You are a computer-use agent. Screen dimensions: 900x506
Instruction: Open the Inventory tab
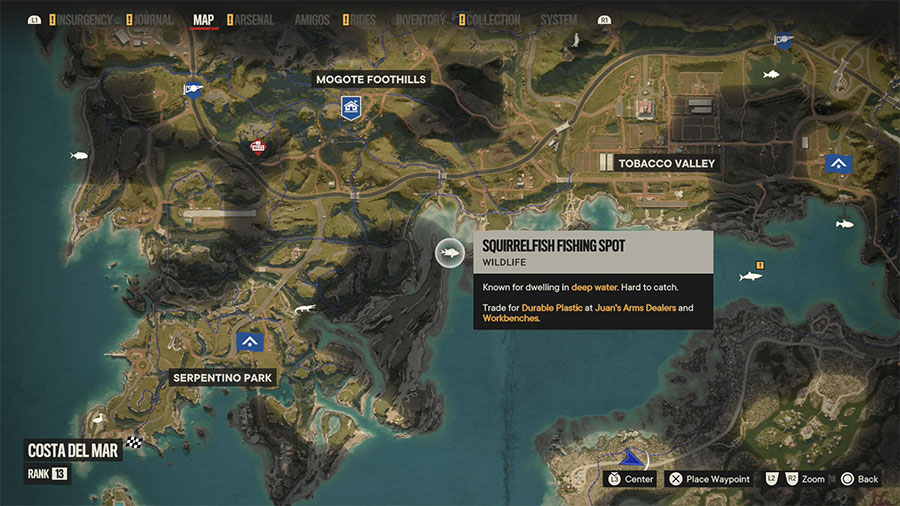[420, 20]
